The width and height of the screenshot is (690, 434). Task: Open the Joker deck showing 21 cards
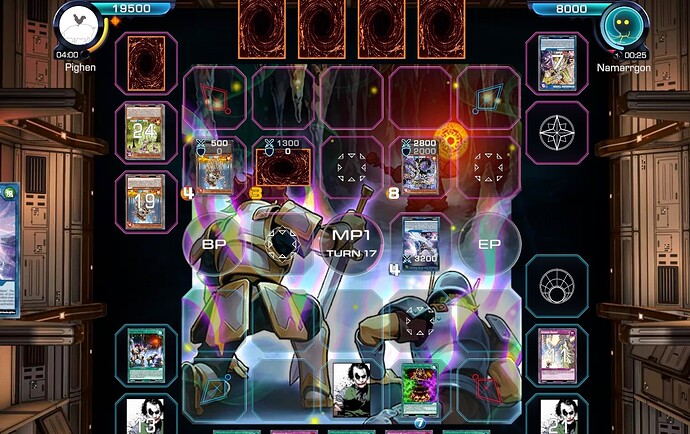557,414
